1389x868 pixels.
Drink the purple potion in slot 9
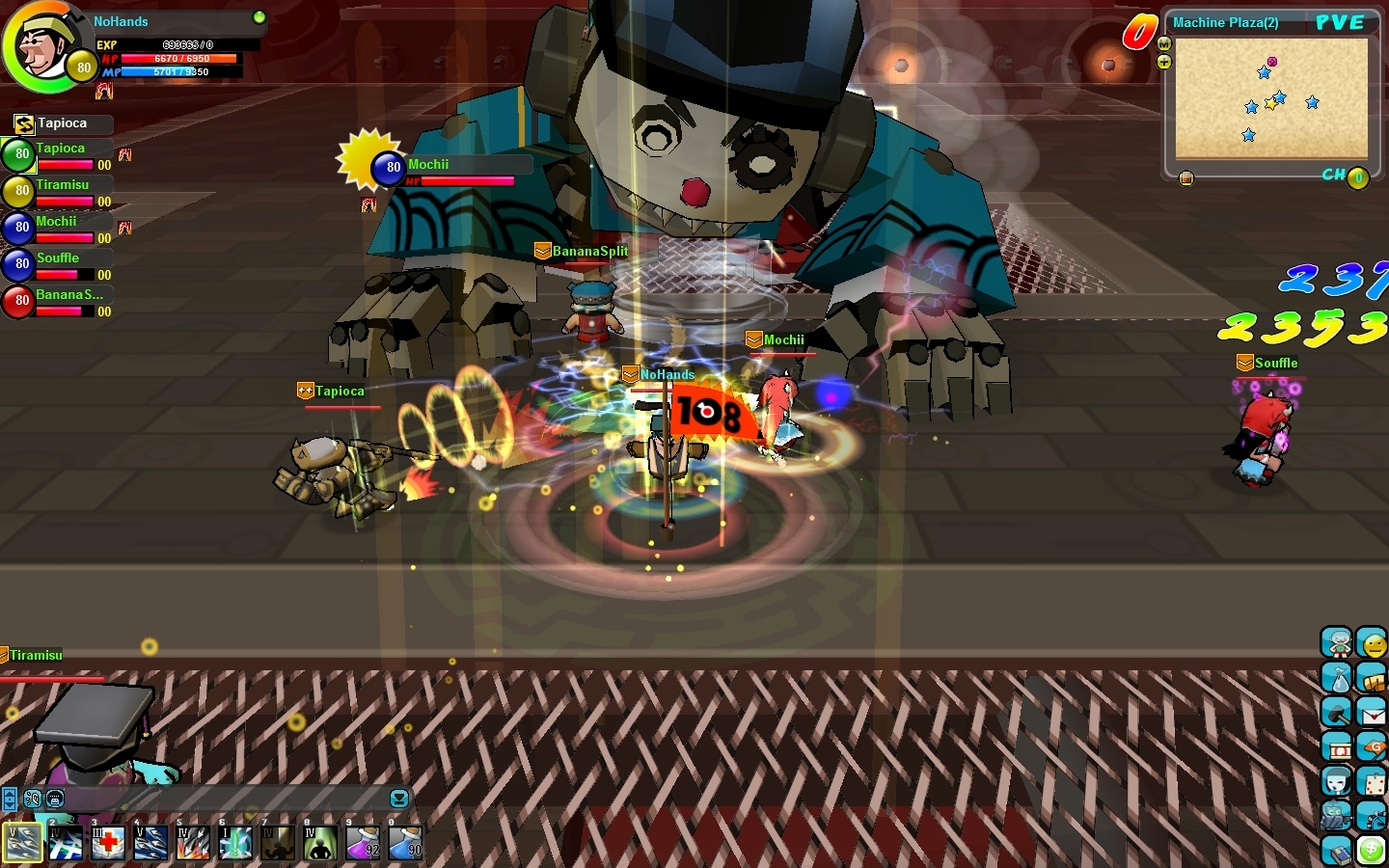point(363,843)
